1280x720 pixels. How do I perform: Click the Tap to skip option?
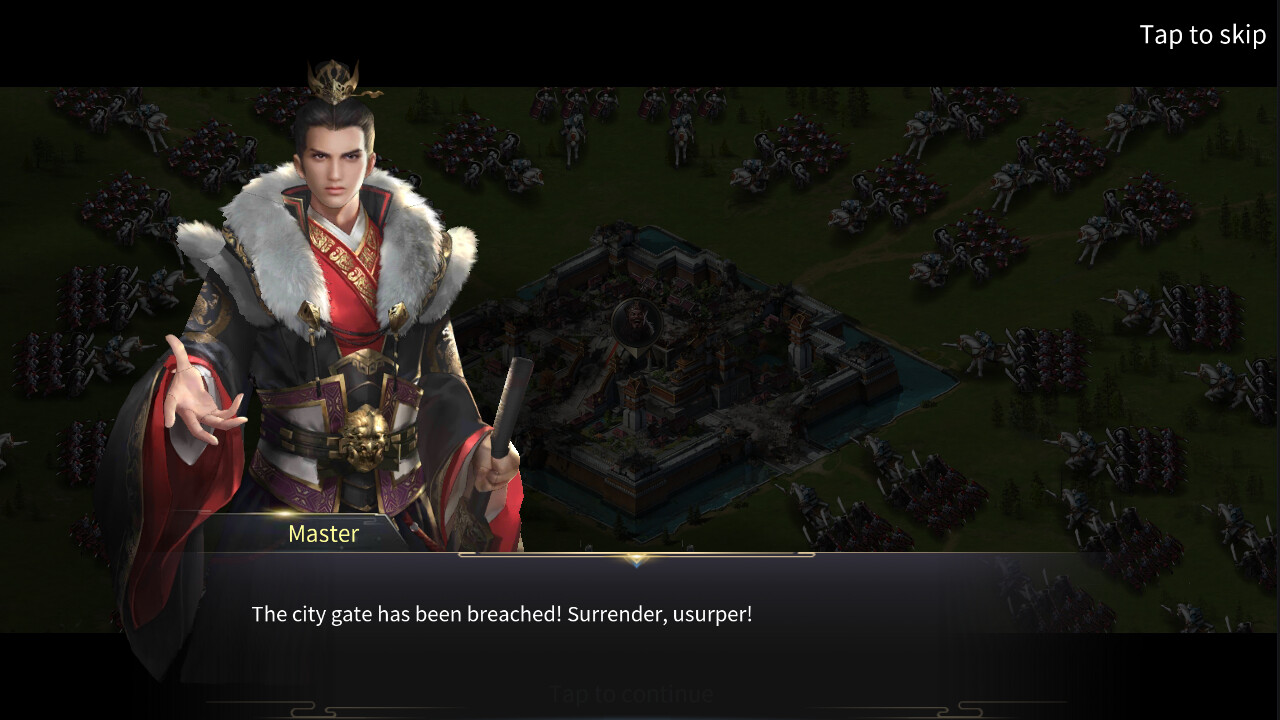(1203, 34)
